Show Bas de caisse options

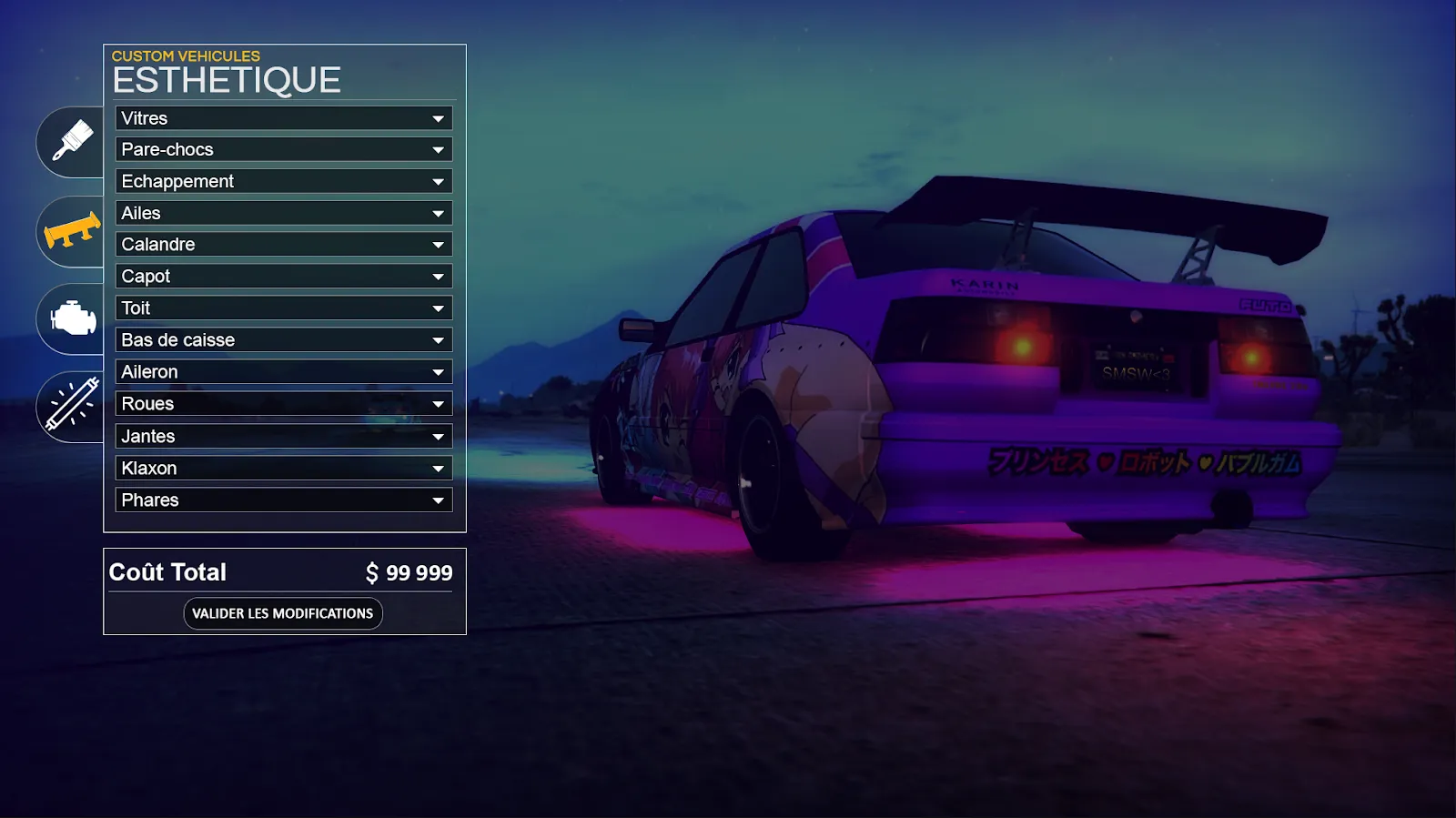point(284,340)
